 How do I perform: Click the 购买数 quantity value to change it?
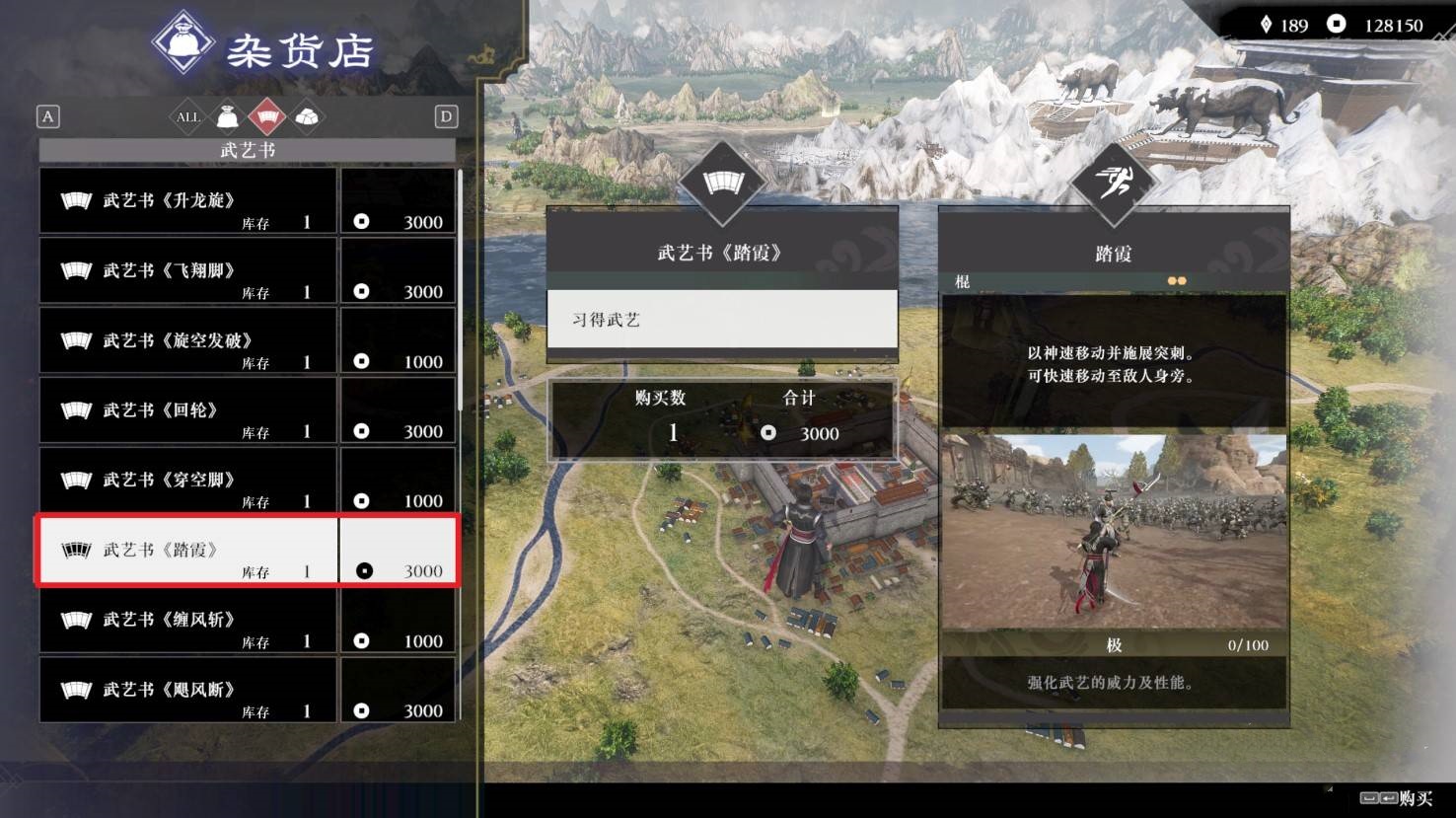[672, 430]
